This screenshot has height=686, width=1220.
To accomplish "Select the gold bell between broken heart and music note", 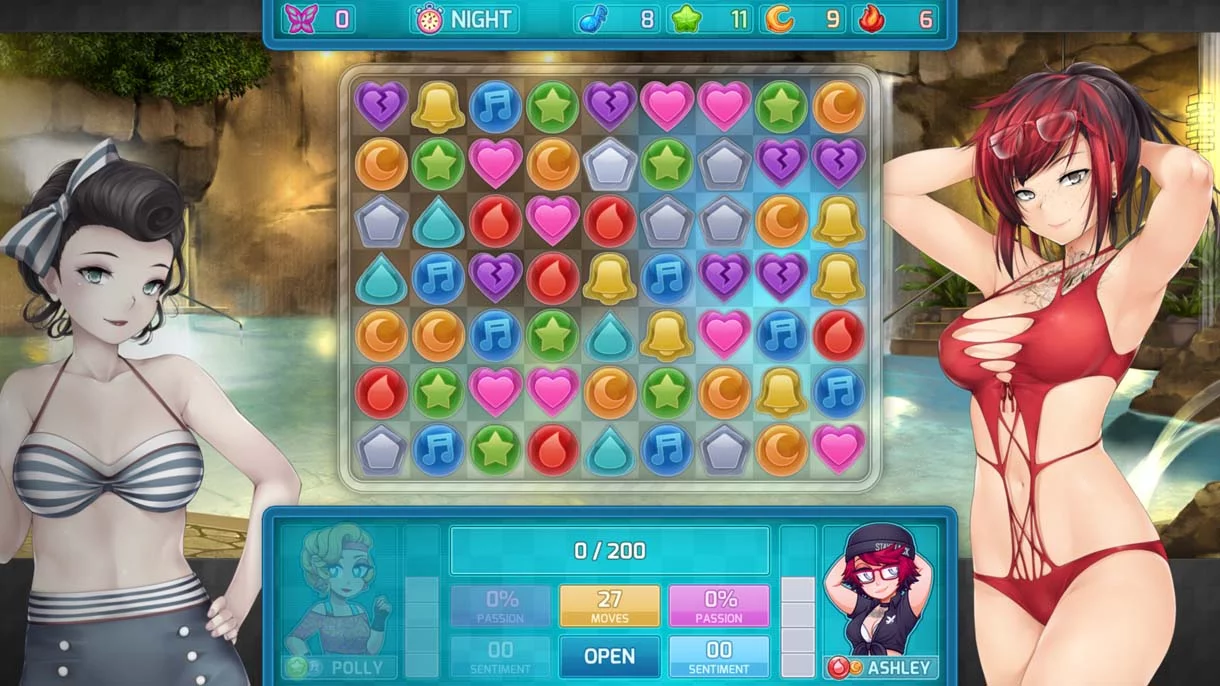I will tap(438, 107).
